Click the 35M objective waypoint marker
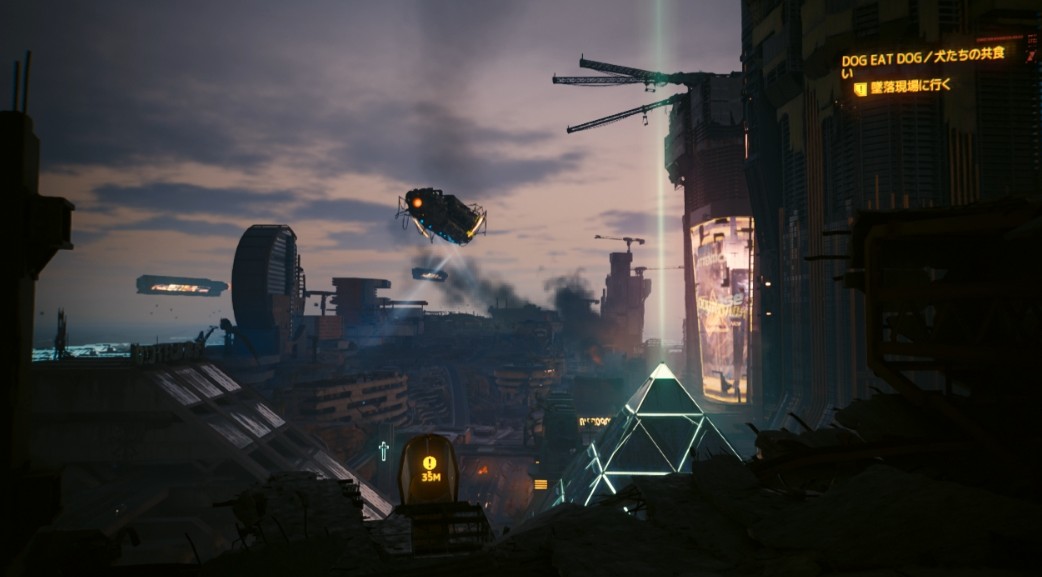 430,469
